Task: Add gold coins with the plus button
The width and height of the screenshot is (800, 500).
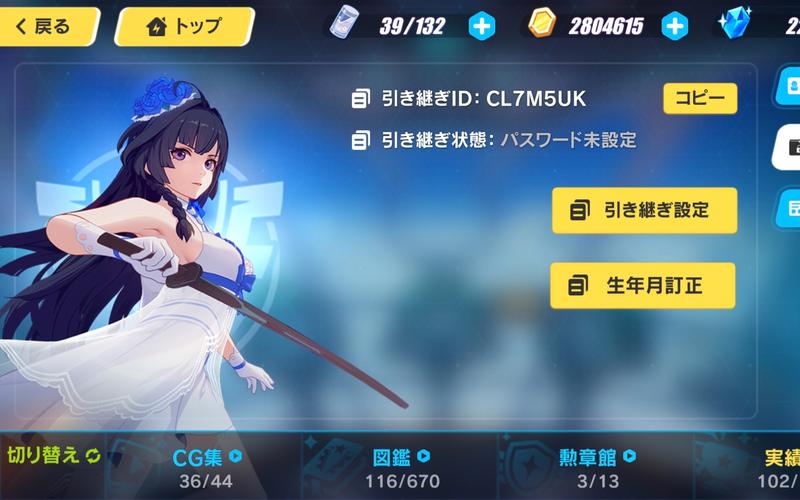Action: pos(675,27)
